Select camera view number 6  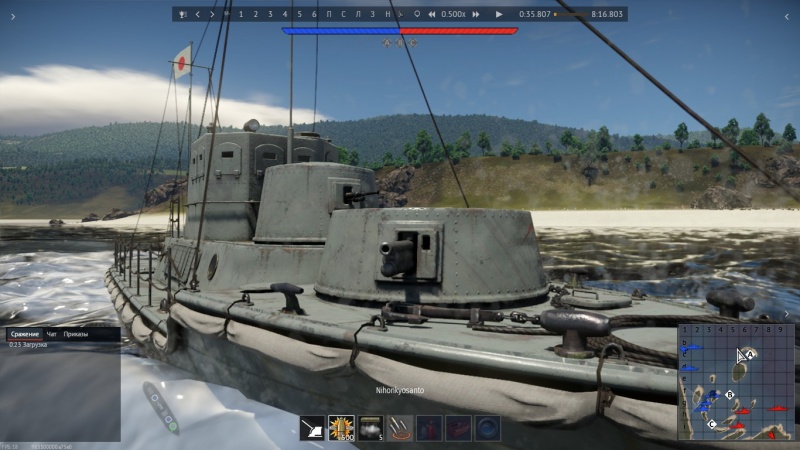pyautogui.click(x=314, y=15)
